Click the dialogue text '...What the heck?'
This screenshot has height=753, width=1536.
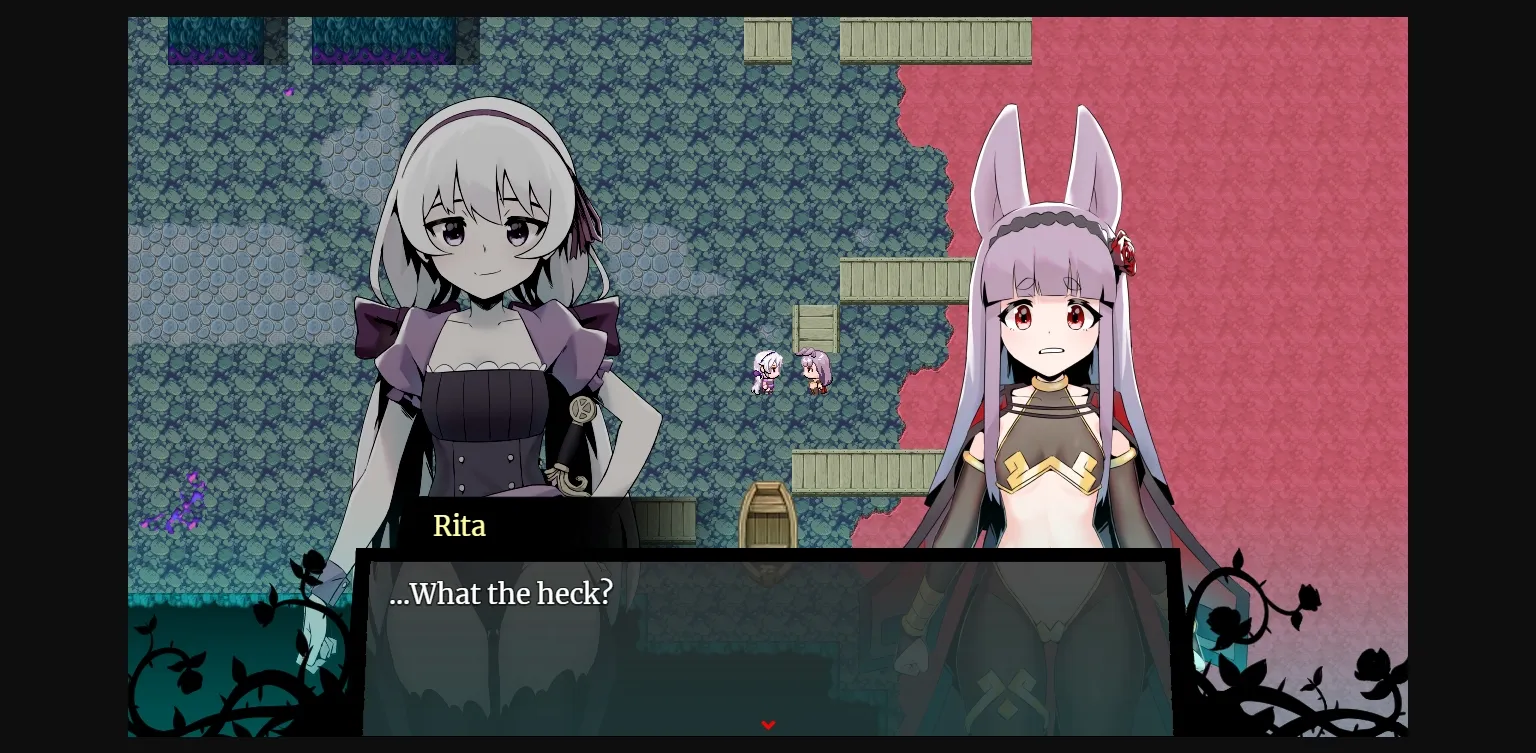[x=501, y=593]
